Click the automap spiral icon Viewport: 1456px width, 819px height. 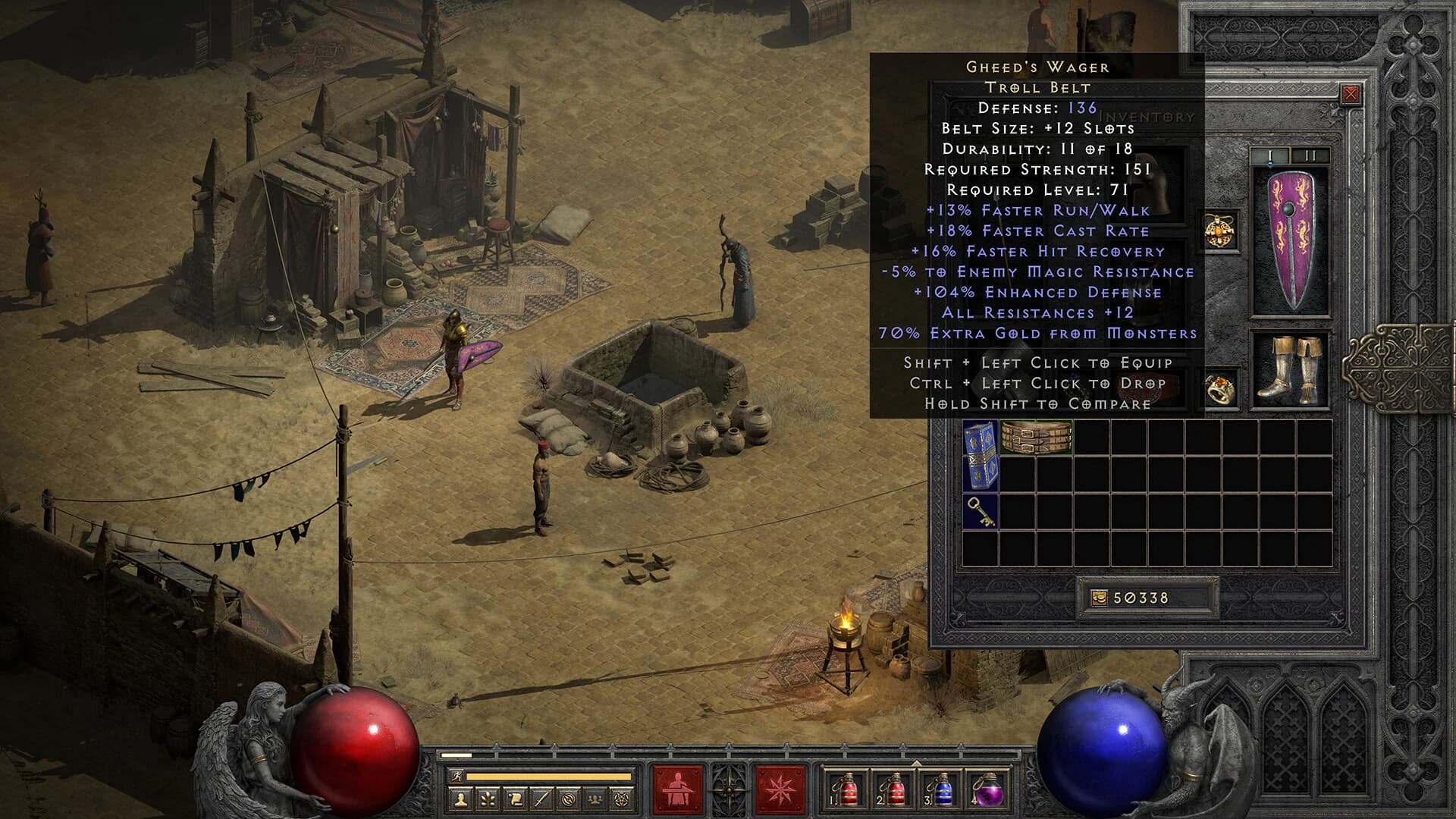pyautogui.click(x=569, y=799)
